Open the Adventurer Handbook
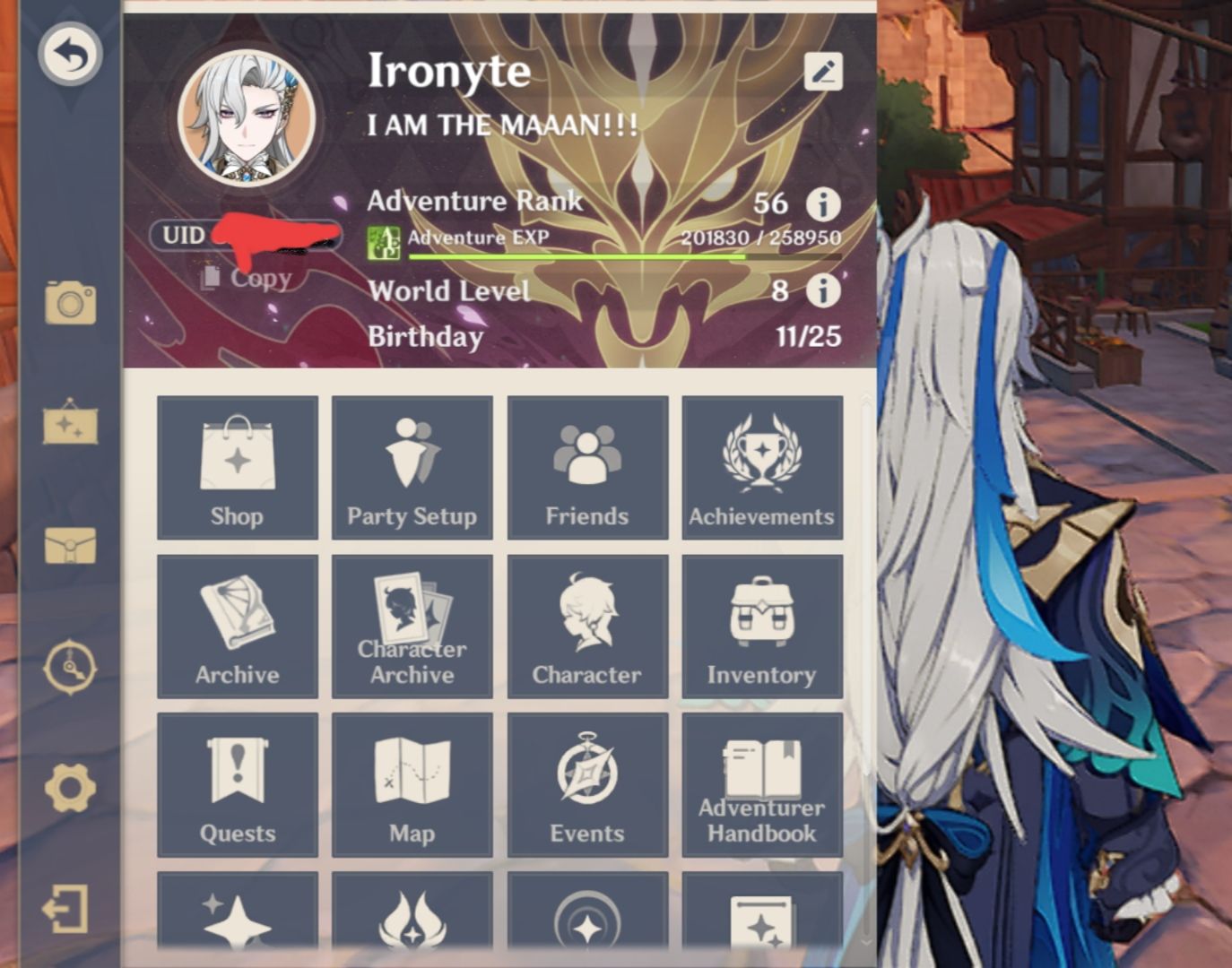1232x968 pixels. [x=761, y=784]
